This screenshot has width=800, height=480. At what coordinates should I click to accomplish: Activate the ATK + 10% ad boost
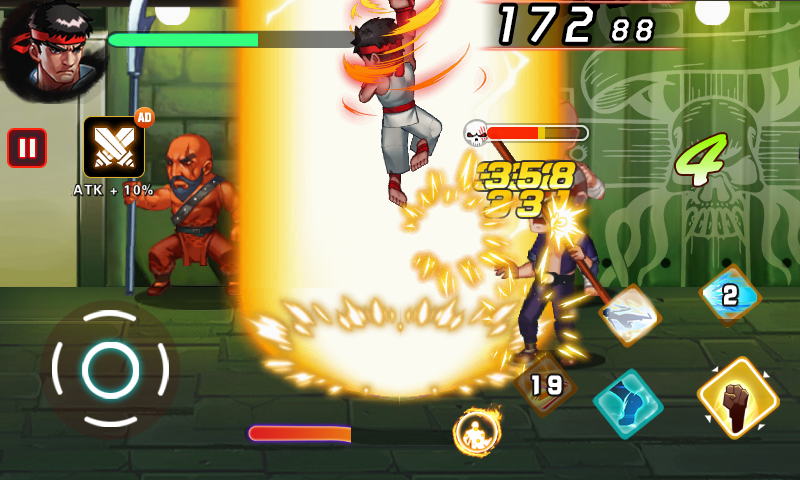114,147
